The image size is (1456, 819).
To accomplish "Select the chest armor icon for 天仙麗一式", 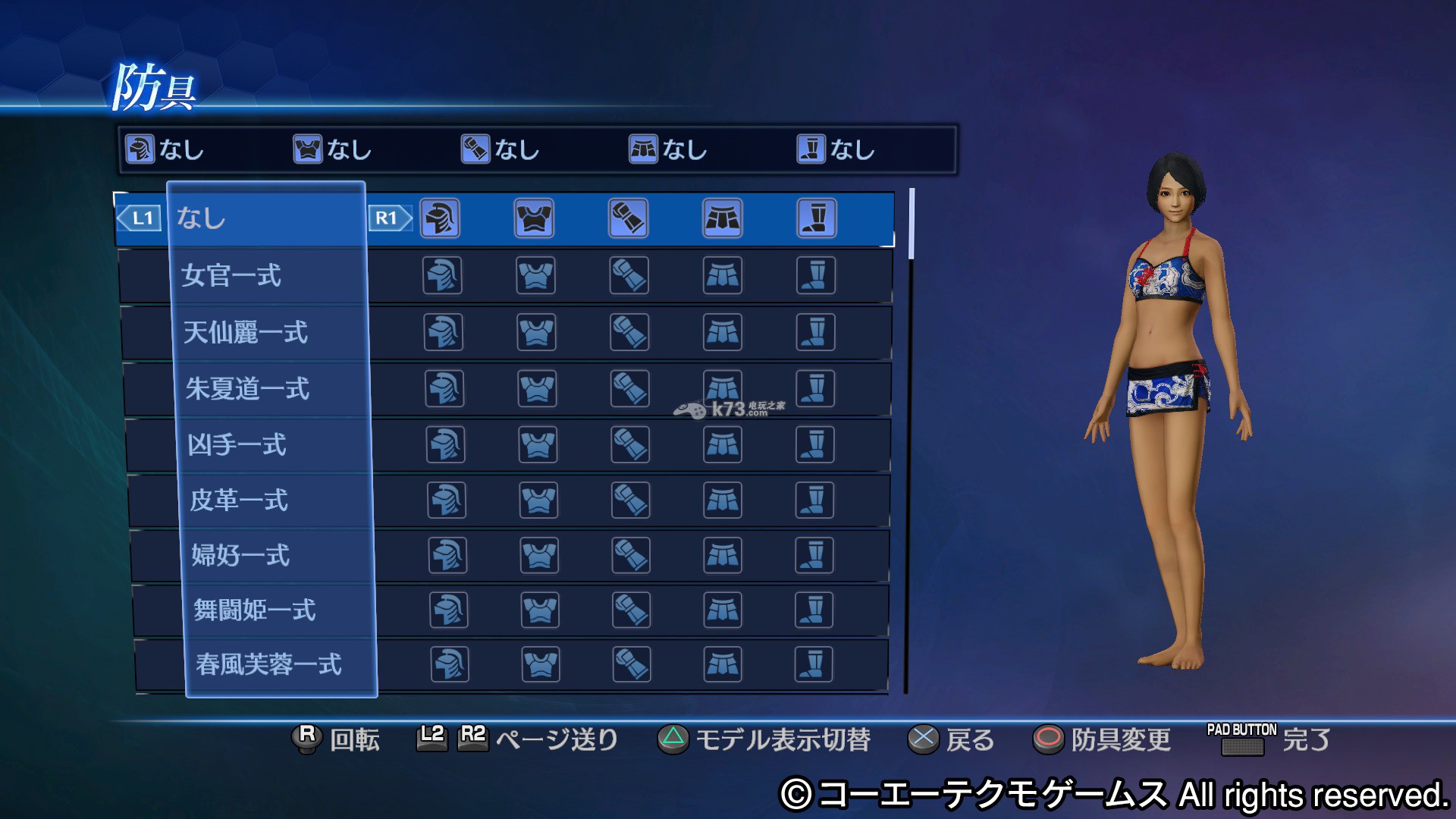I will (x=536, y=332).
